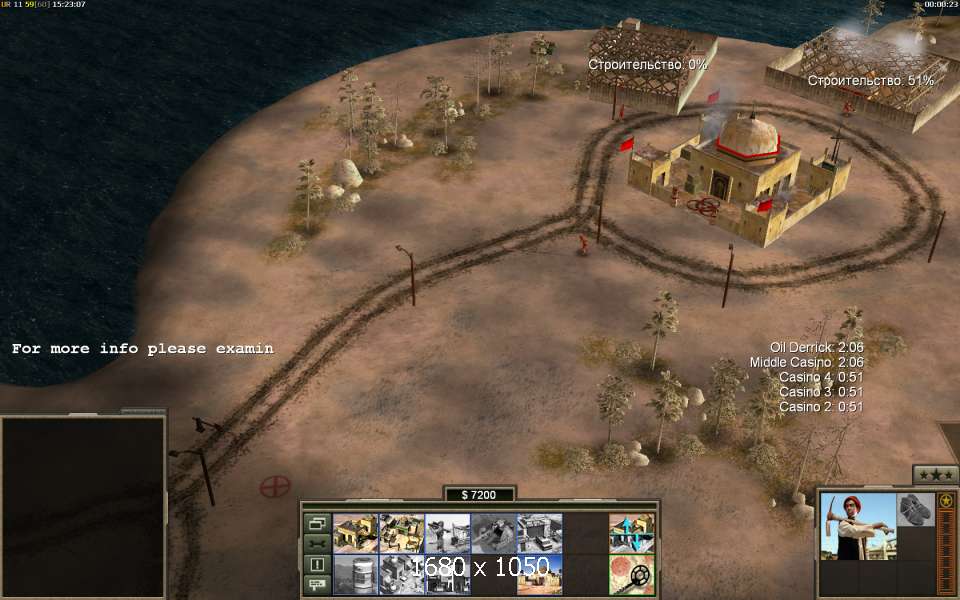Open the three-star general's powers button
This screenshot has width=960, height=600.
coord(935,475)
